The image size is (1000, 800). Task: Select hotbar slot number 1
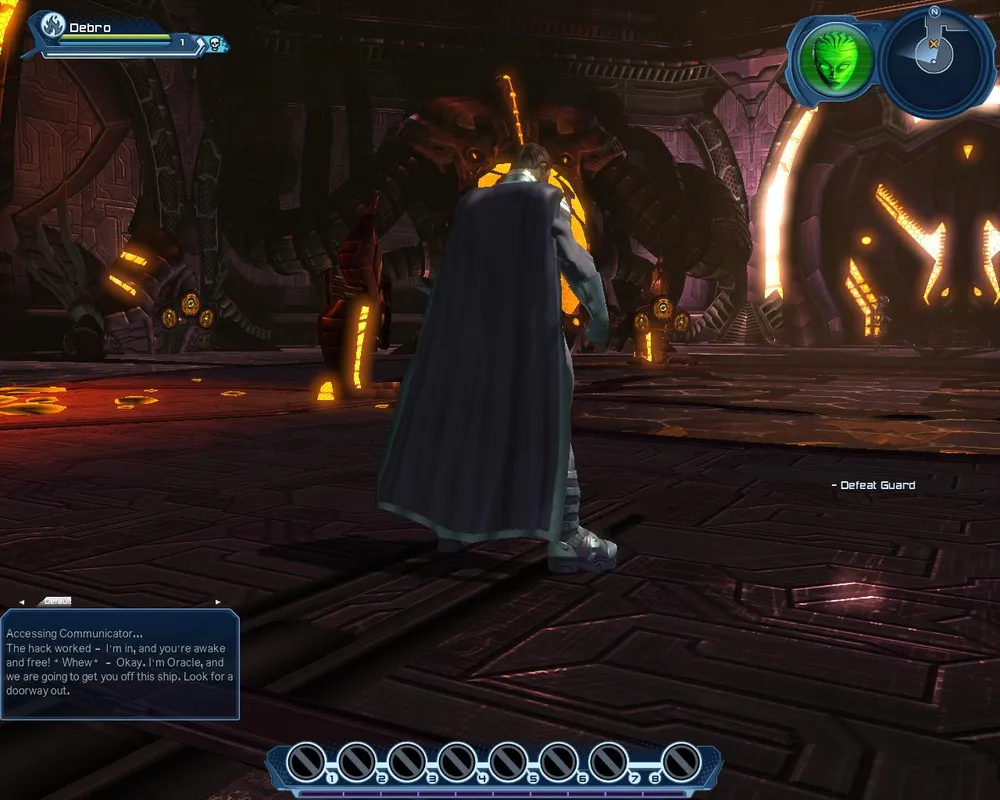[306, 762]
